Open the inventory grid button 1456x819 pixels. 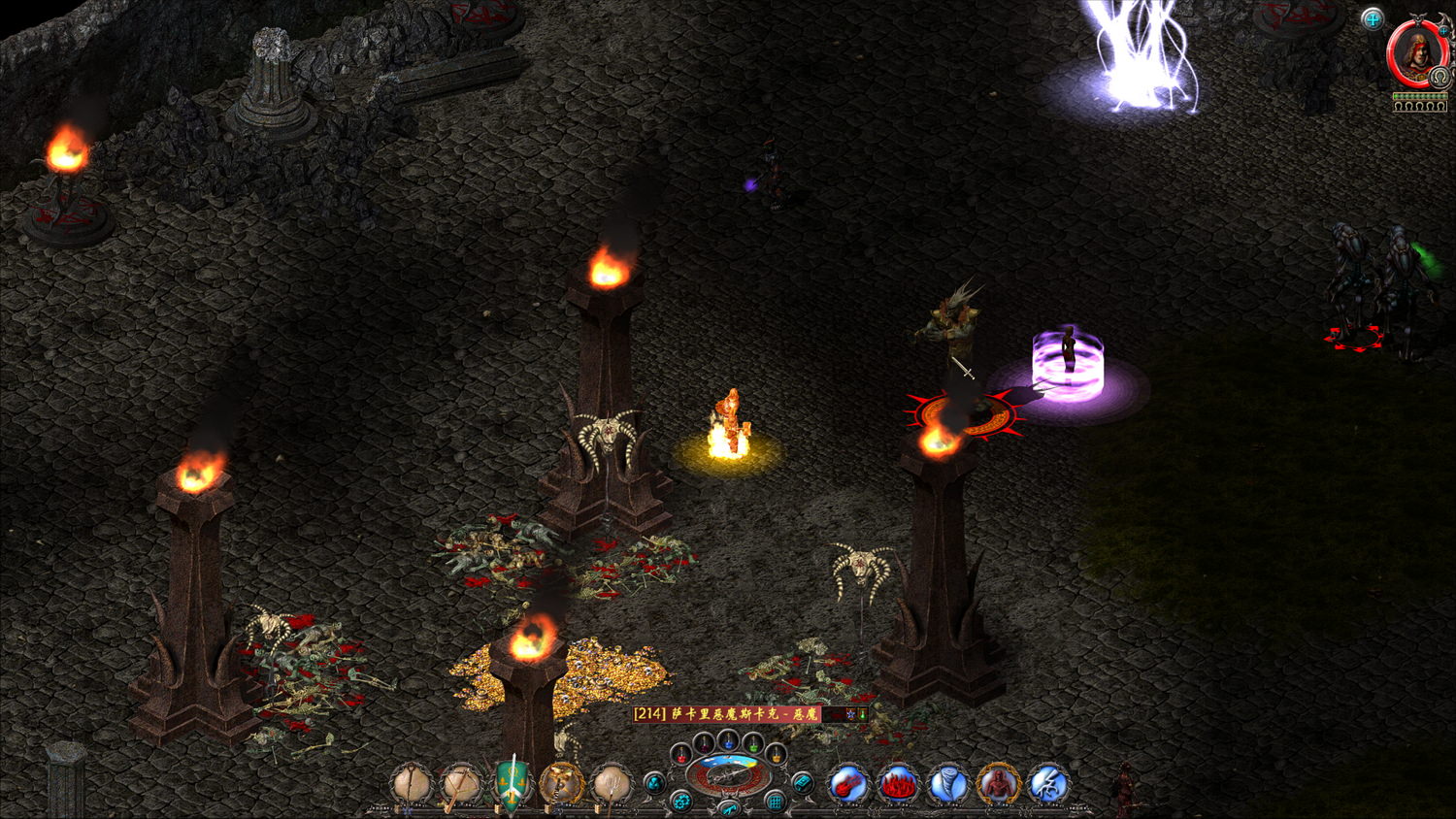775,802
